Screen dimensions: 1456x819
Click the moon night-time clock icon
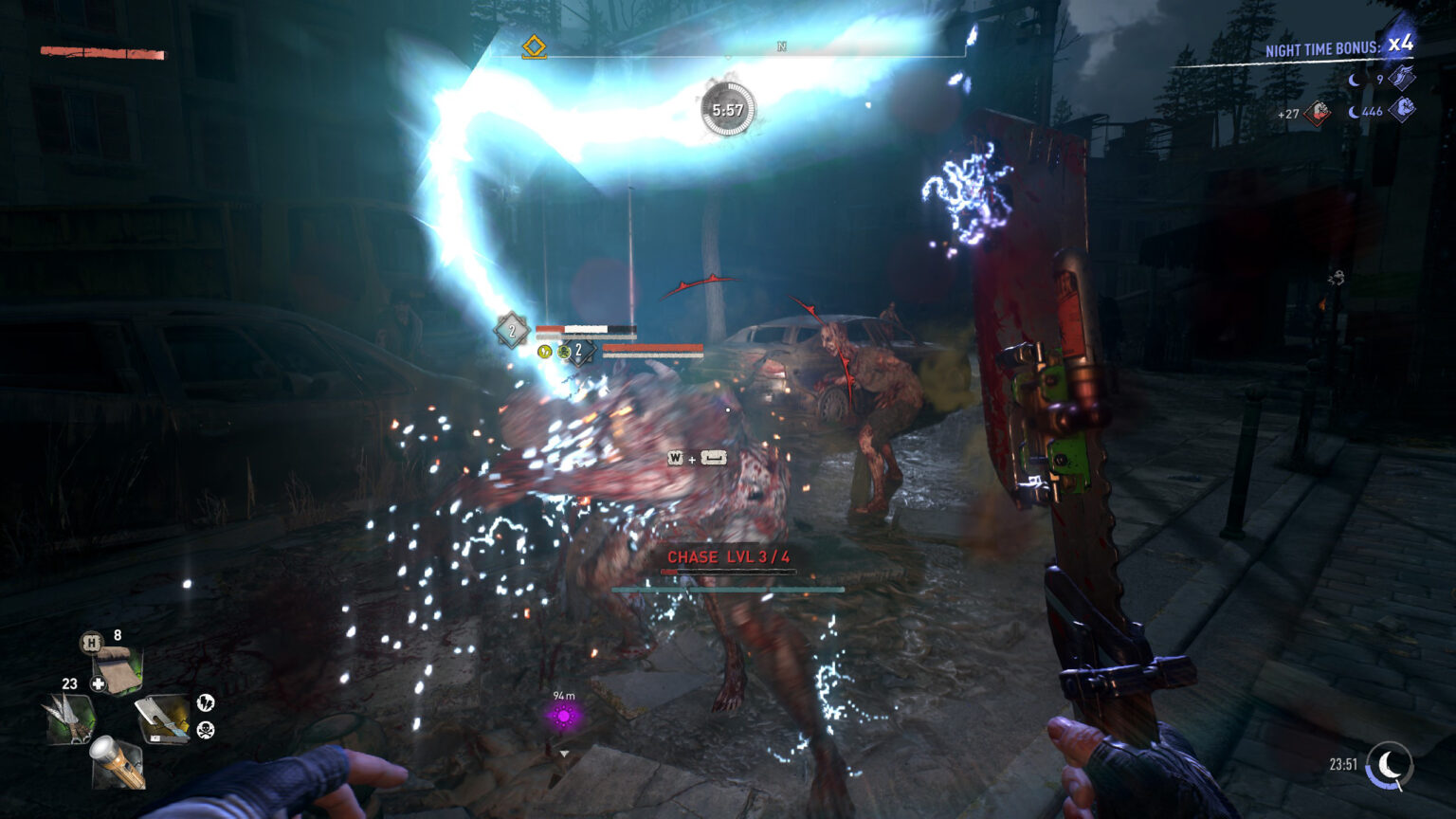pyautogui.click(x=1390, y=765)
